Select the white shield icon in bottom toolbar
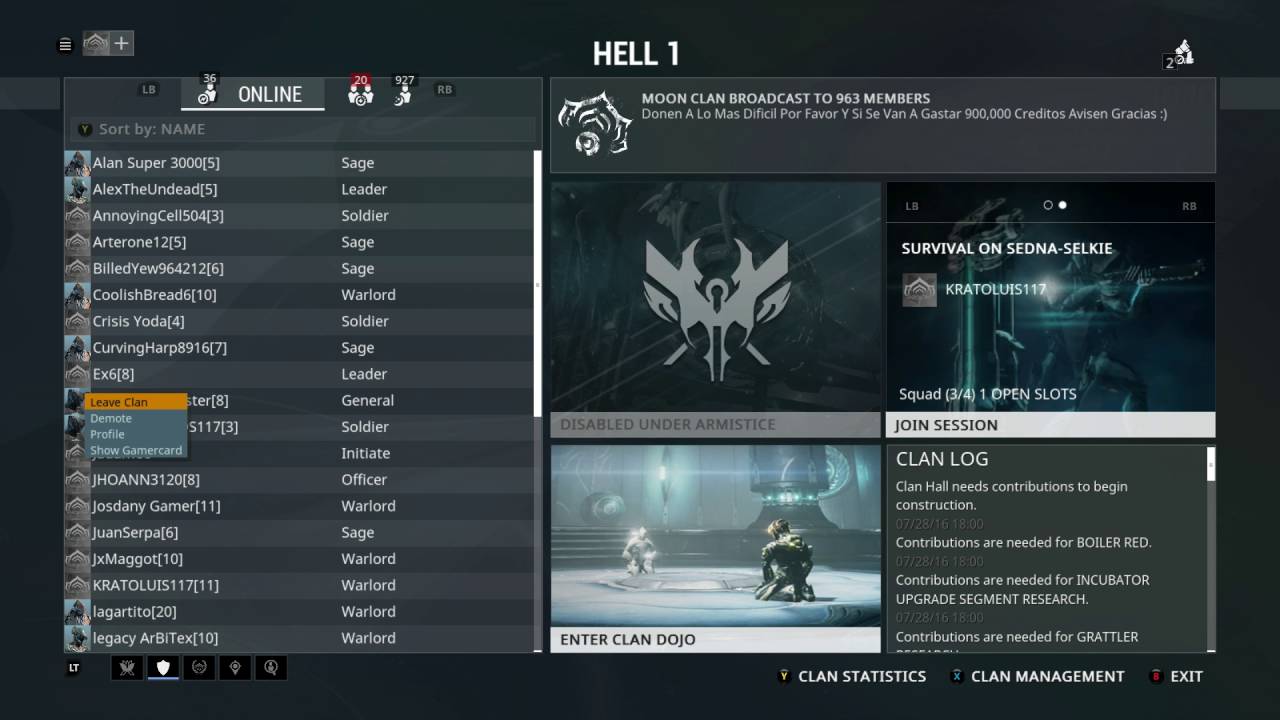1280x720 pixels. tap(162, 667)
